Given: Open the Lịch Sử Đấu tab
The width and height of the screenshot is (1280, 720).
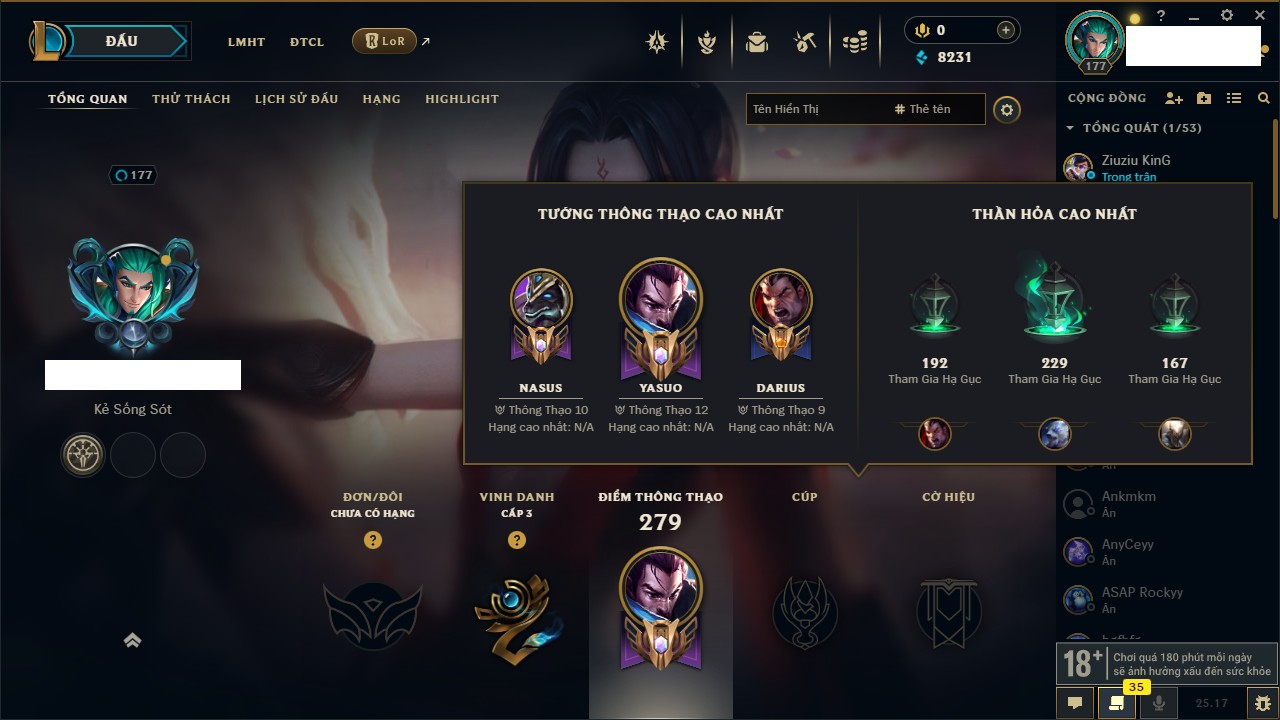Looking at the screenshot, I should pos(296,99).
